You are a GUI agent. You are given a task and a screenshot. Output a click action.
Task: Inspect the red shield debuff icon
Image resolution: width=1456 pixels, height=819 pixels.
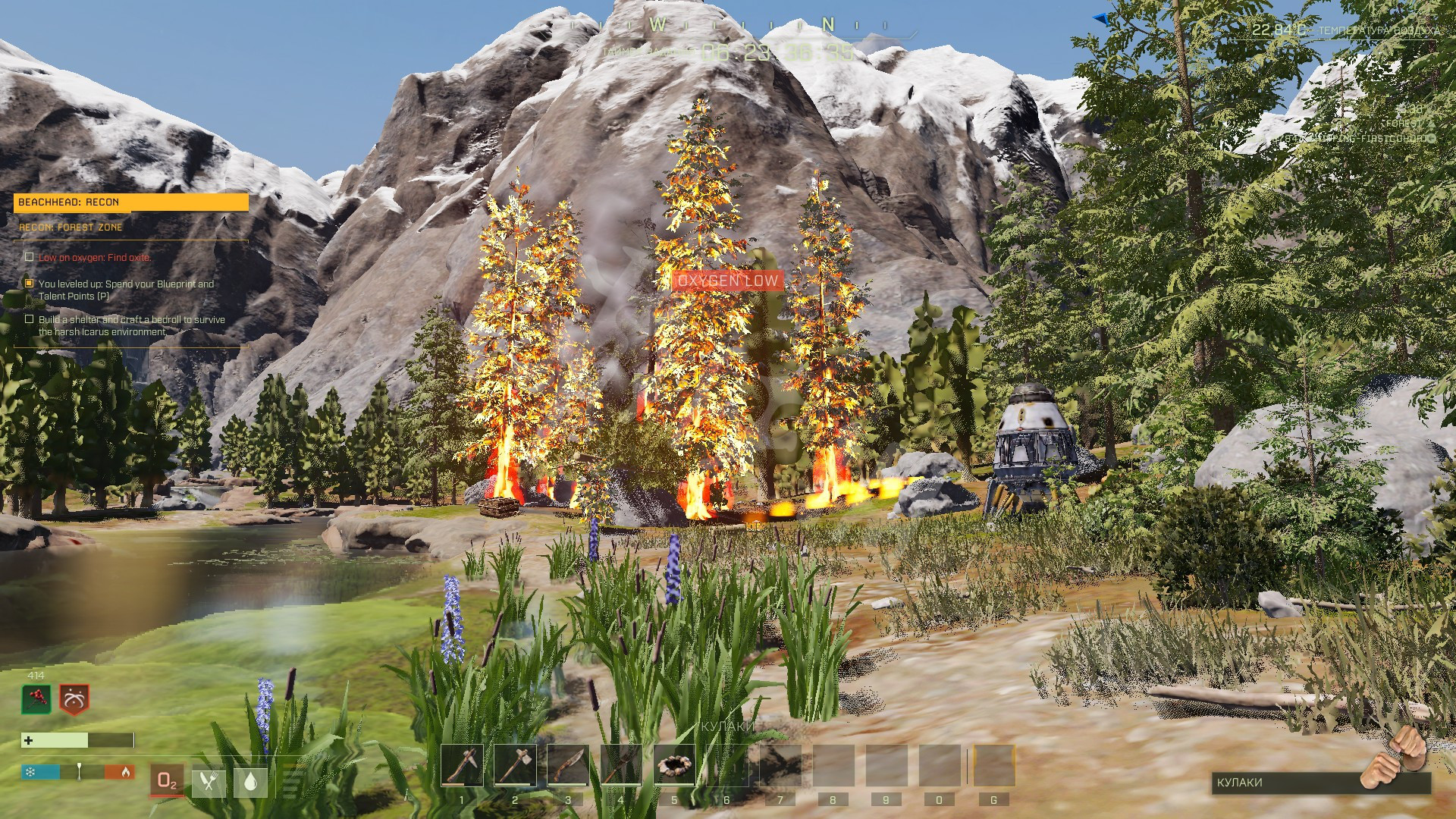coord(74,699)
